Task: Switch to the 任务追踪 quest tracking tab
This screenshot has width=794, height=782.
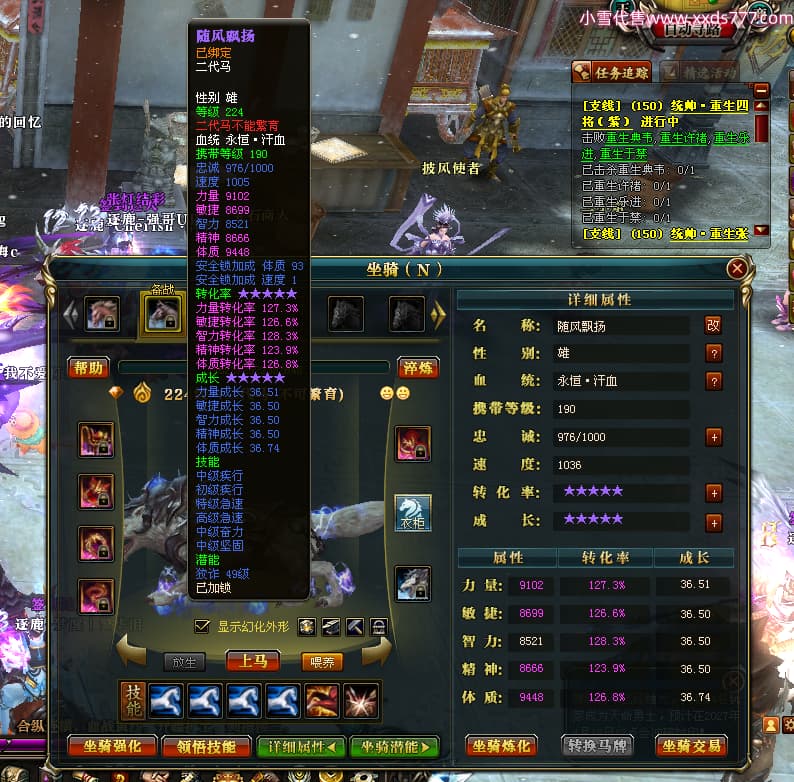Action: point(611,72)
